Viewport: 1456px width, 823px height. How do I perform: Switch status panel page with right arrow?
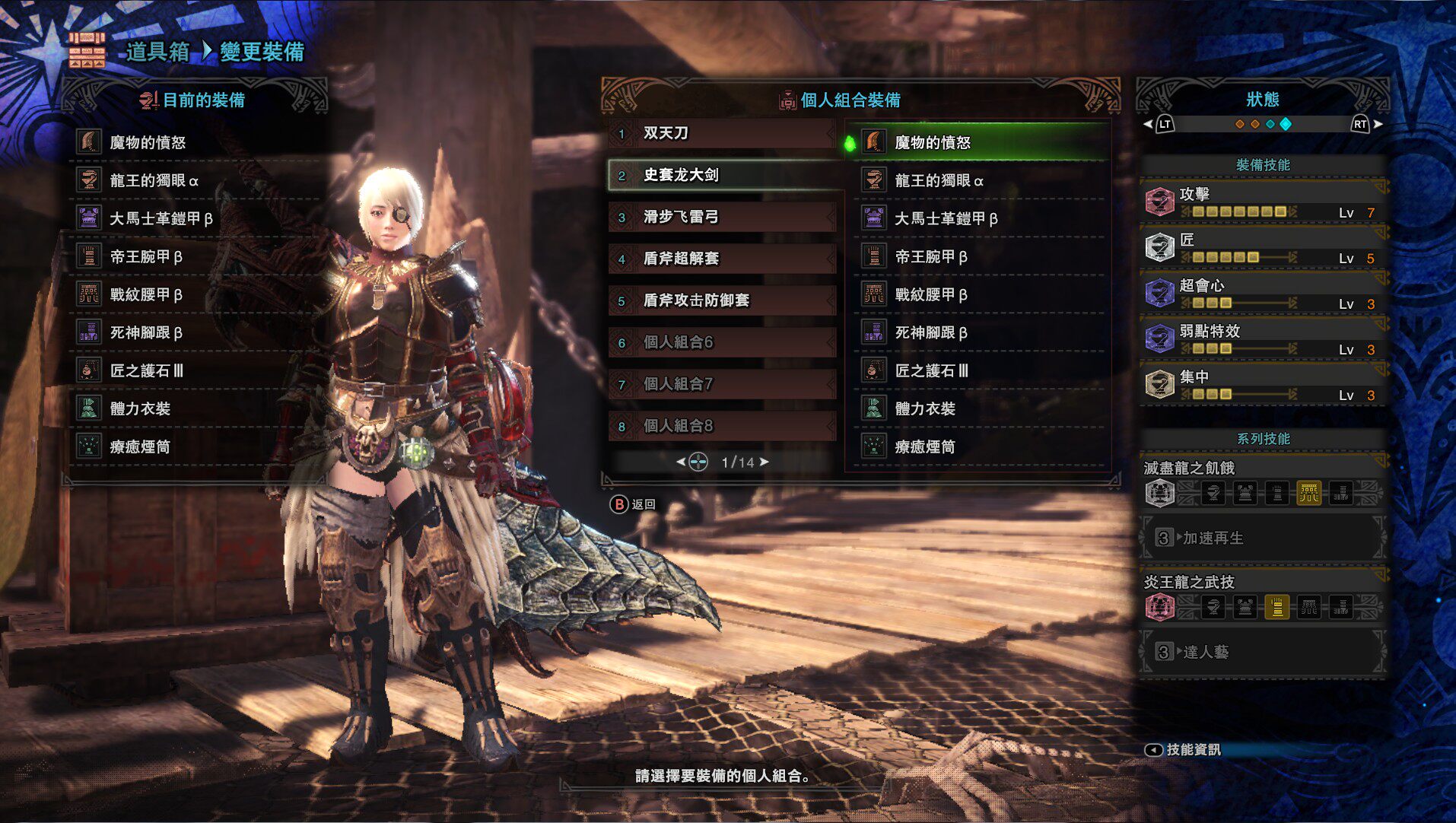click(x=1378, y=124)
